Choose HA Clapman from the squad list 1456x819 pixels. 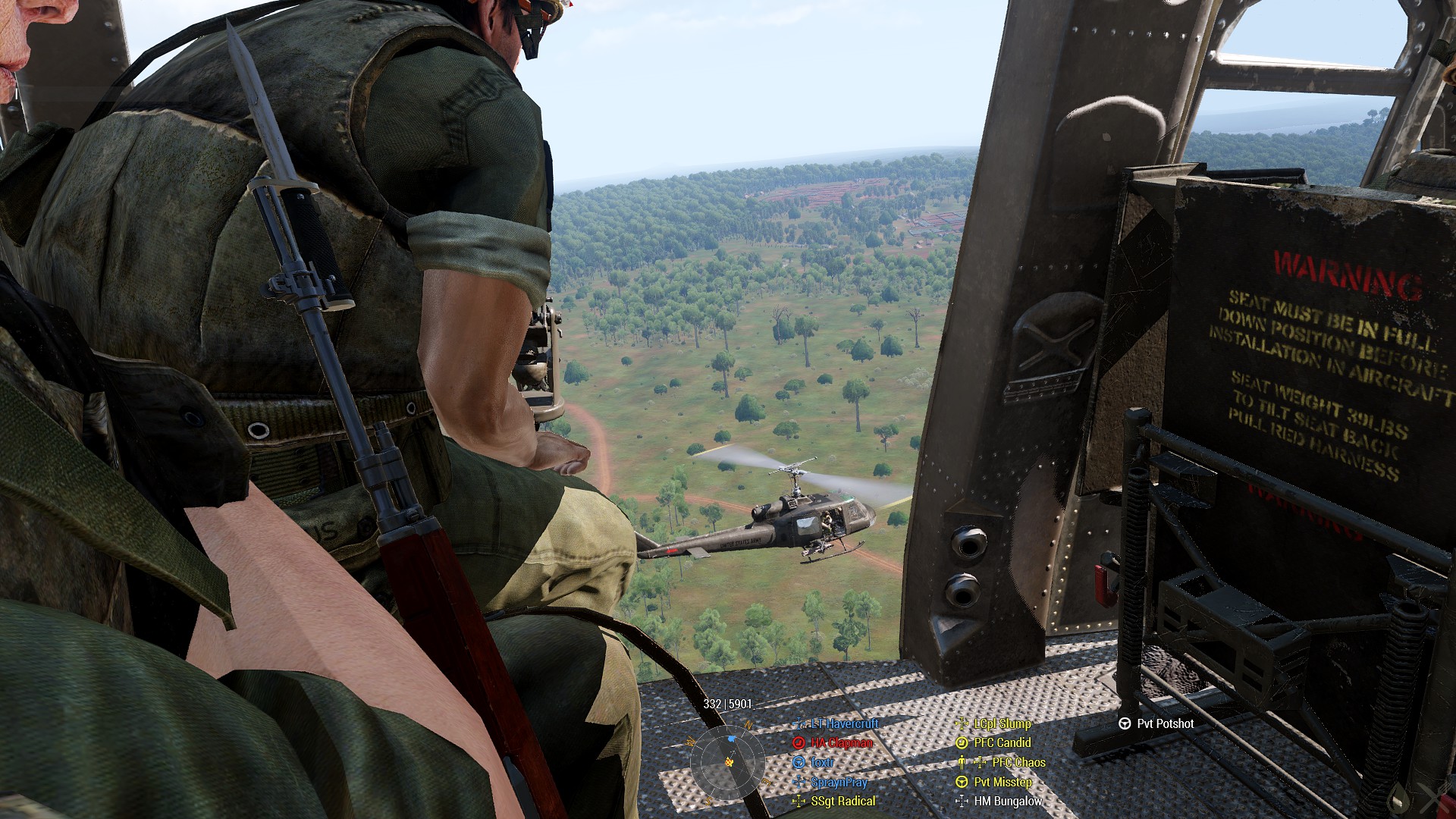coord(841,743)
